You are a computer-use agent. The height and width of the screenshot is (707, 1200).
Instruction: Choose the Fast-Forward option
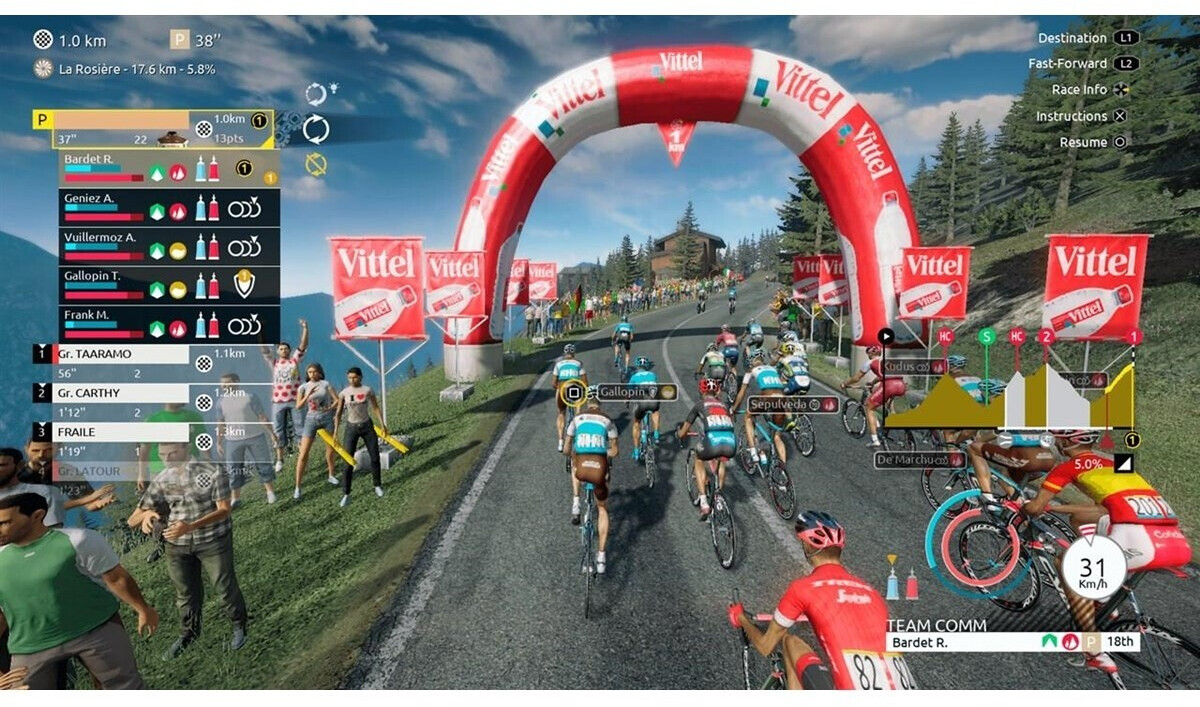coord(1067,64)
